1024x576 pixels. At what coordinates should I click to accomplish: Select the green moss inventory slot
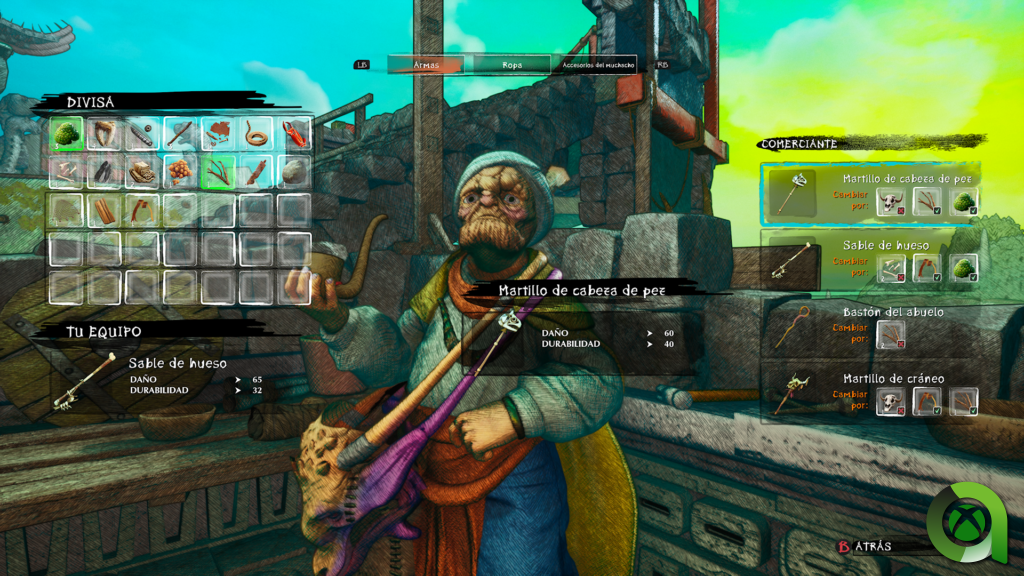pos(66,133)
